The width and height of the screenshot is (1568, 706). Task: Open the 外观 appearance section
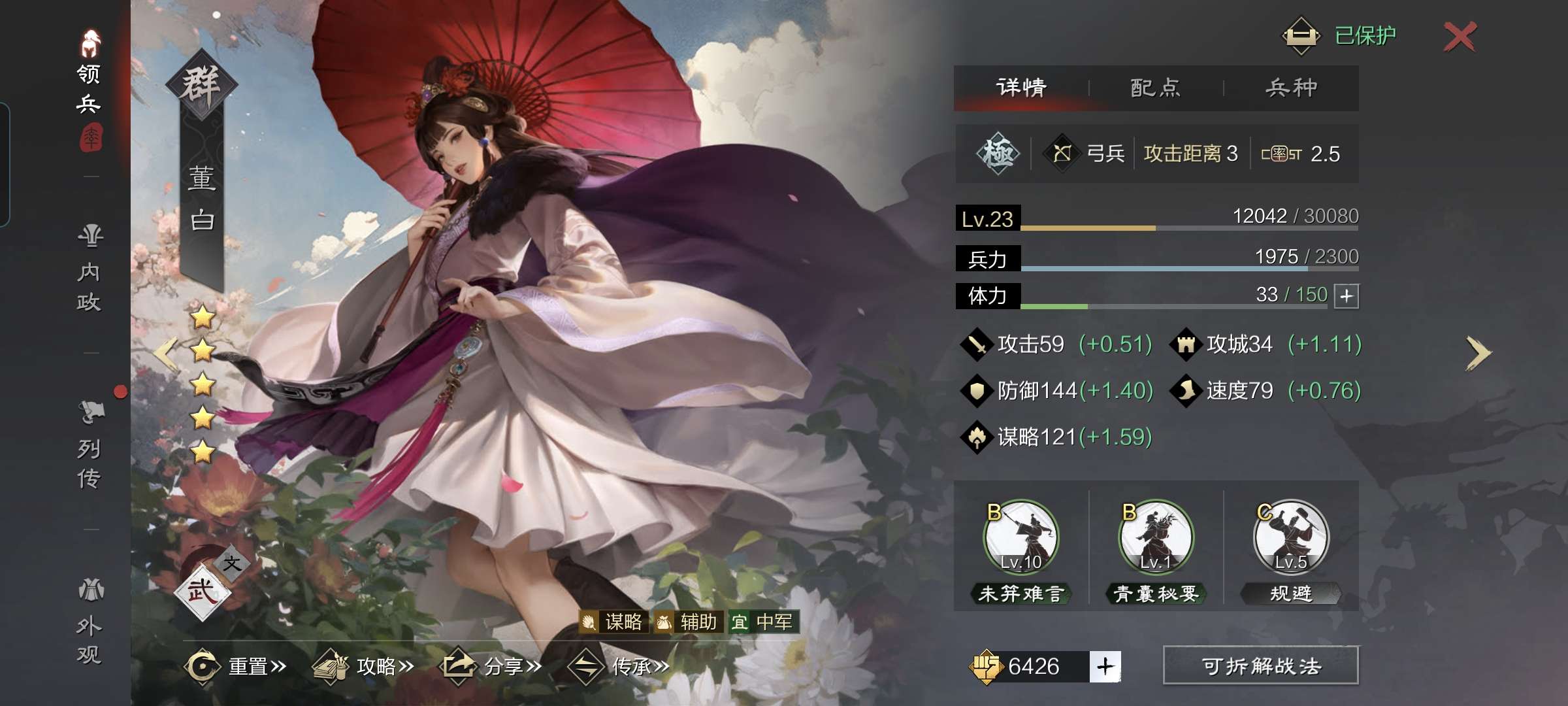pos(90,621)
